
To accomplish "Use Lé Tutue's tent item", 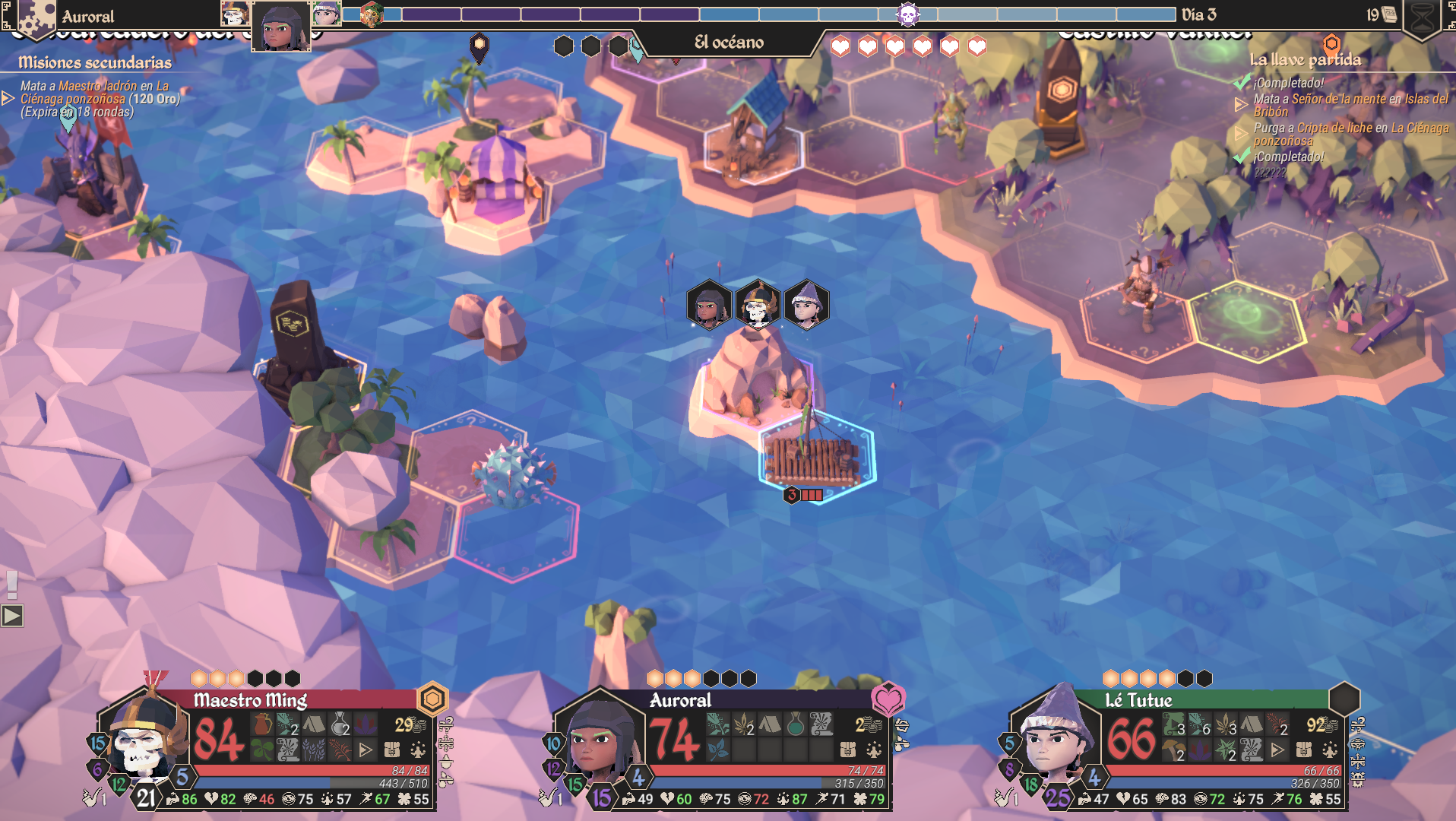I will pos(1251,724).
